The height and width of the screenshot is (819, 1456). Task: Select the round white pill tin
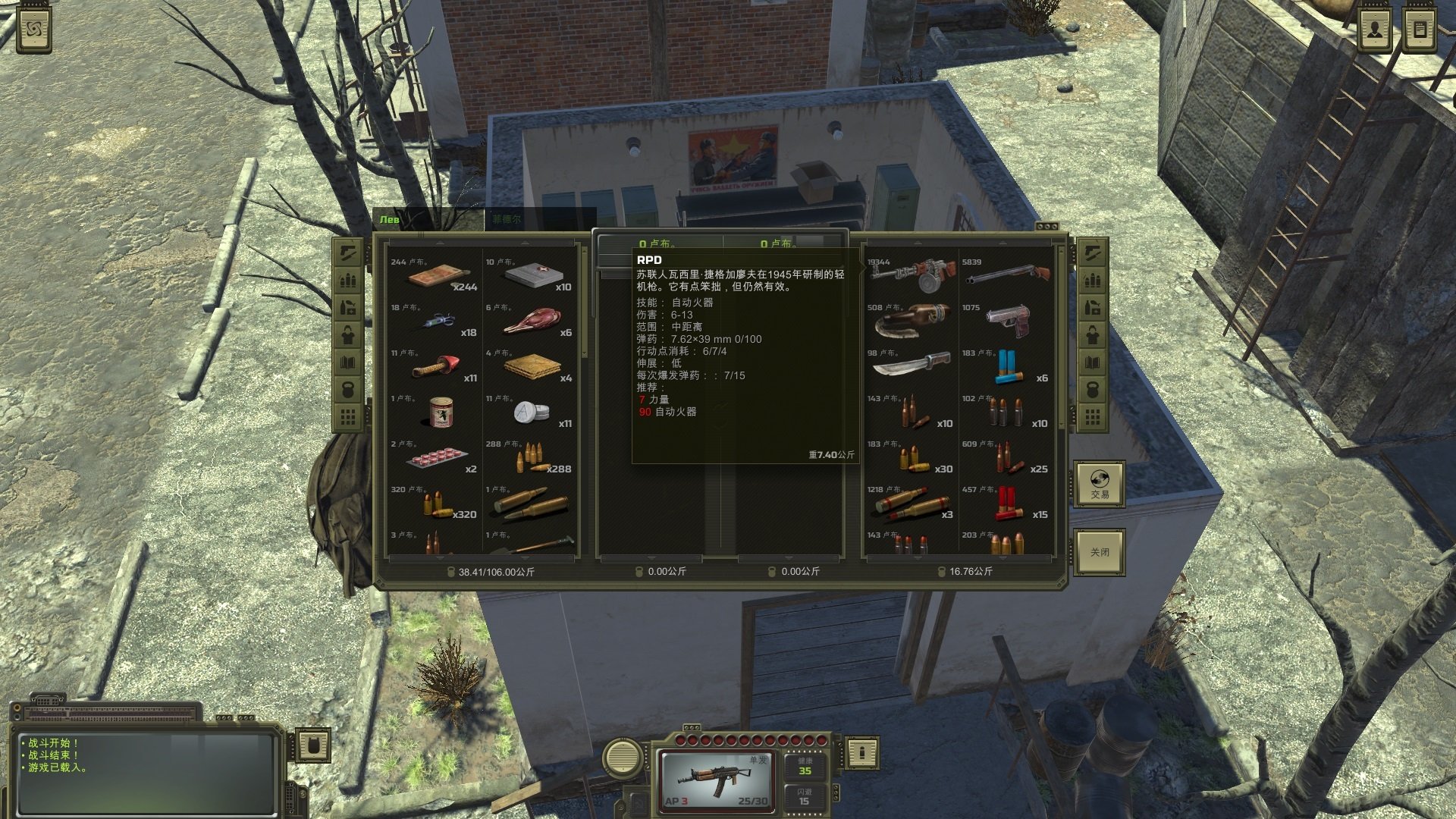pos(531,413)
